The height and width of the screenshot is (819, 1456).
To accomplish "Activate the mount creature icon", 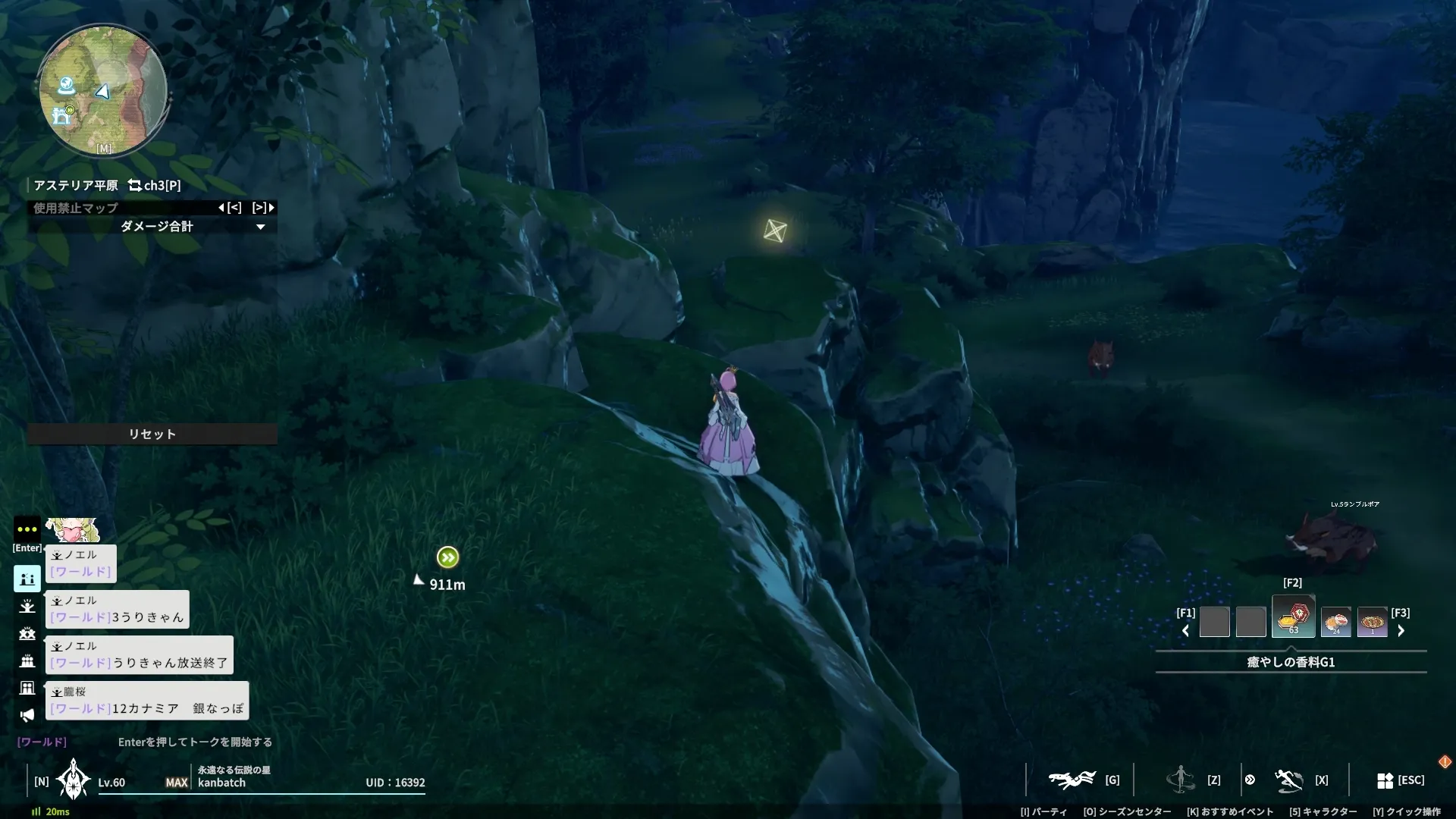I will 1072,780.
